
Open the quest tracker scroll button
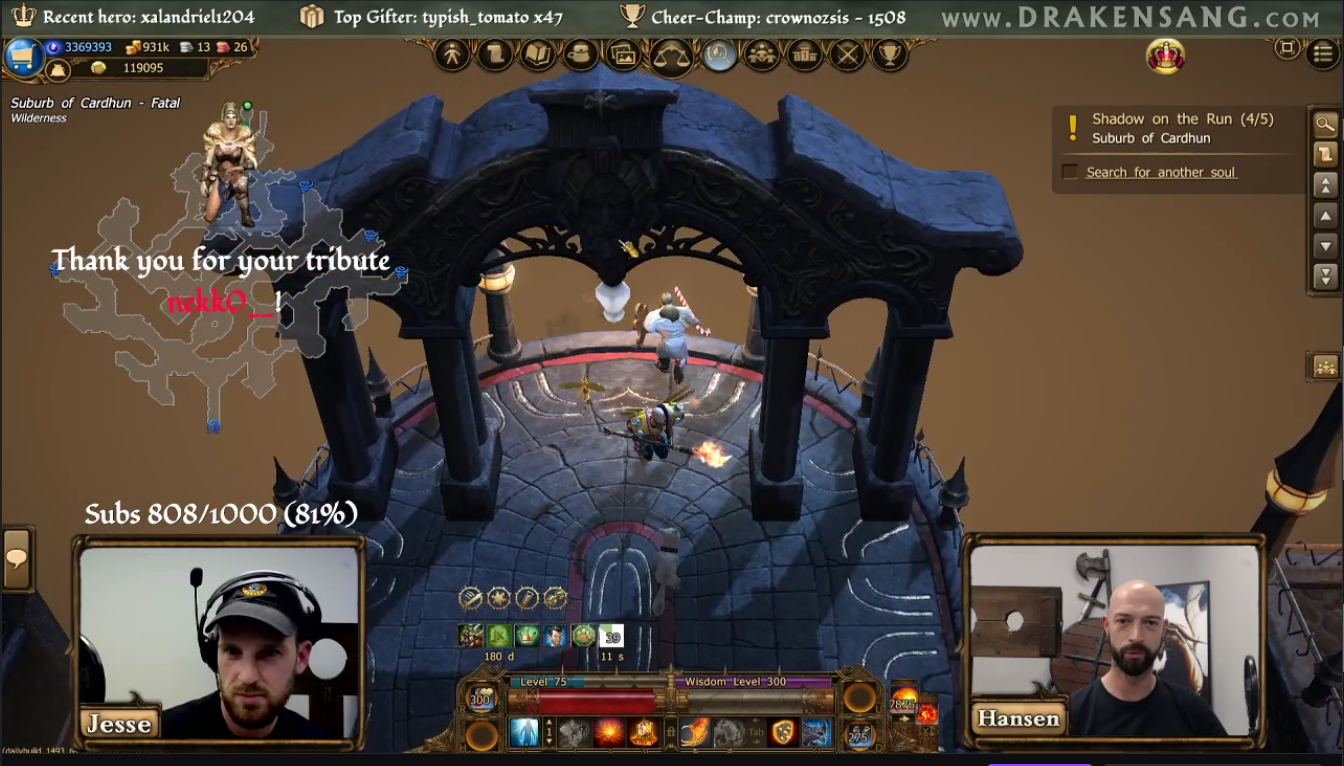pos(1325,154)
